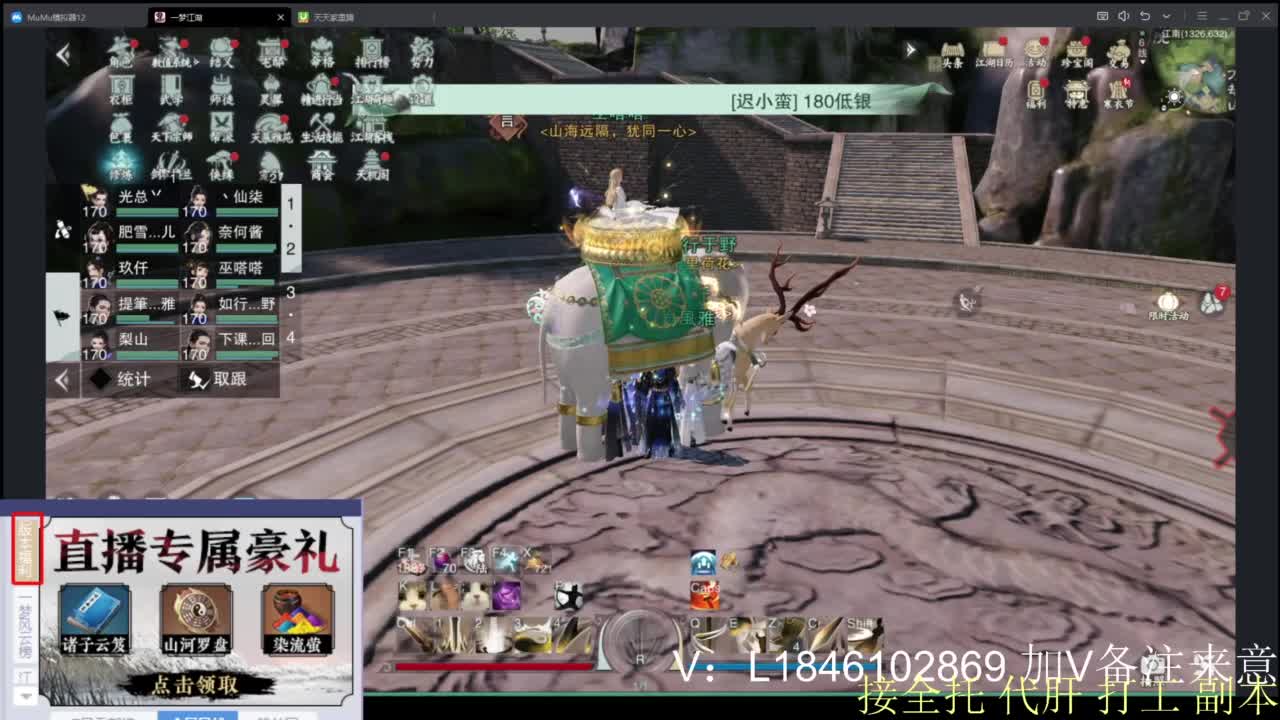Open the 江湖日历 calendar icon
Screen dimensions: 1280x720
click(995, 49)
